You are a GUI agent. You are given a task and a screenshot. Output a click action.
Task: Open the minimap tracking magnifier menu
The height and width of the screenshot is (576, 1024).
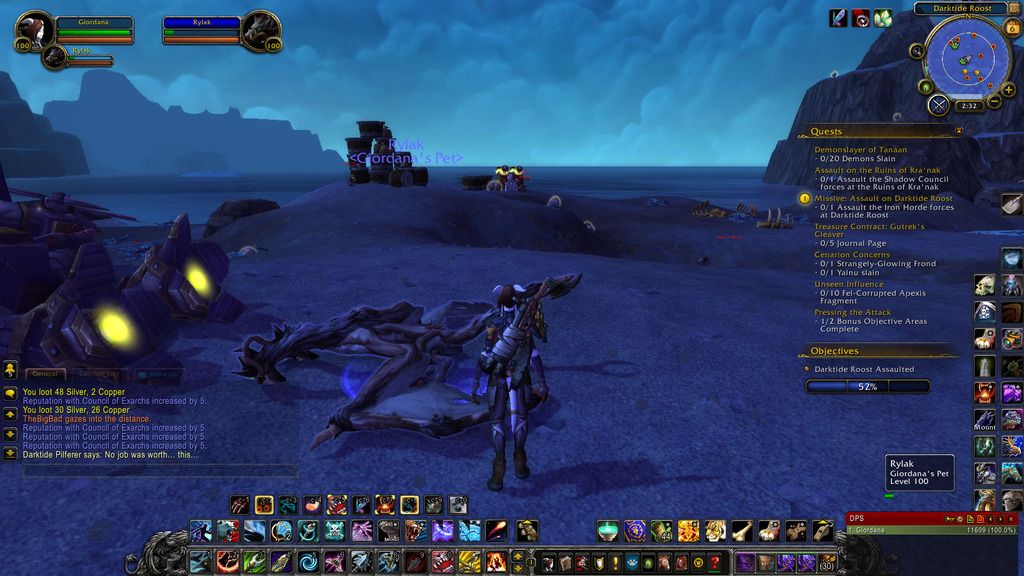tap(916, 51)
